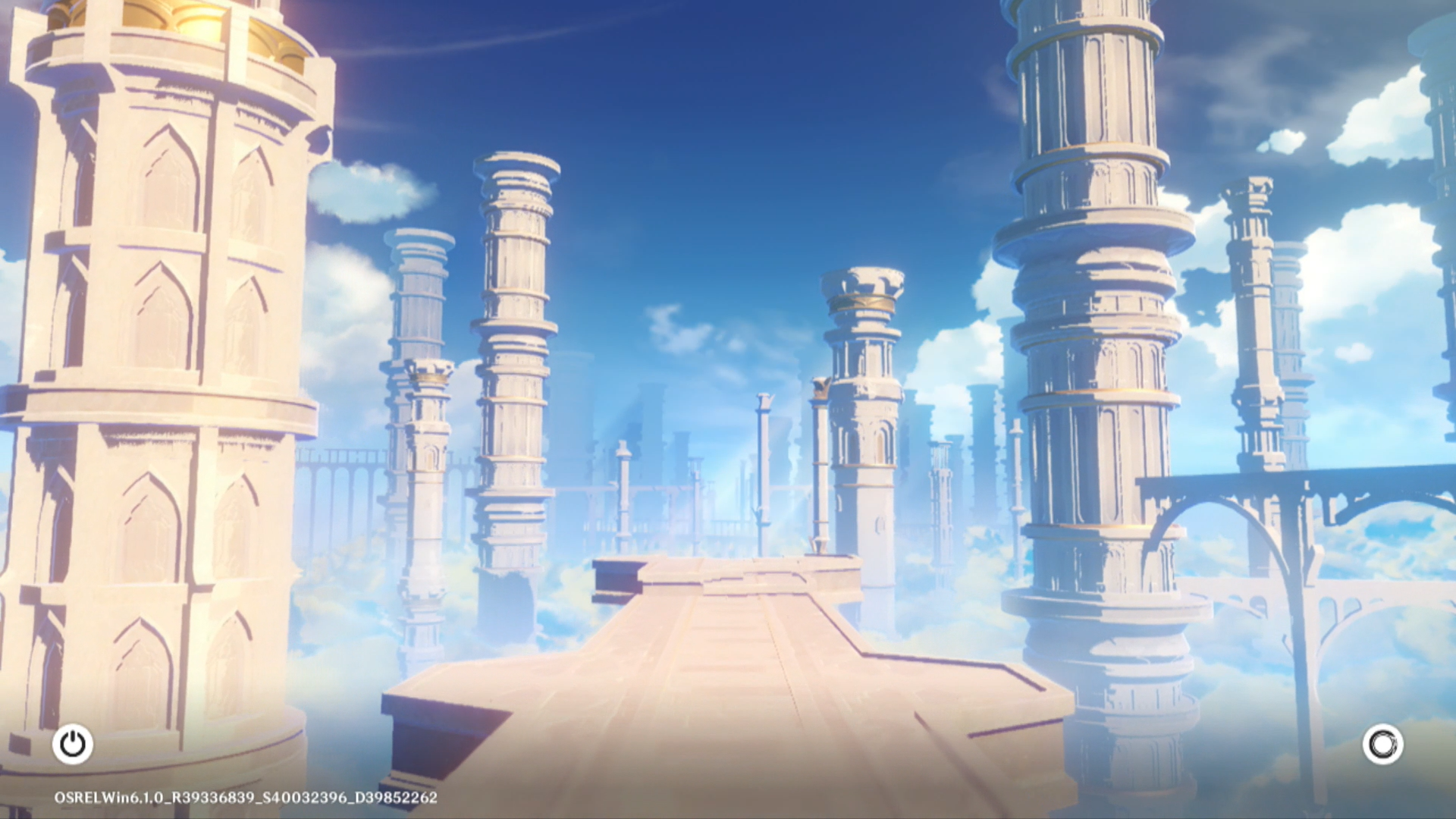Screen dimensions: 1456x819
Task: Open the circular icon in the bottom-right corner
Action: point(1382,744)
